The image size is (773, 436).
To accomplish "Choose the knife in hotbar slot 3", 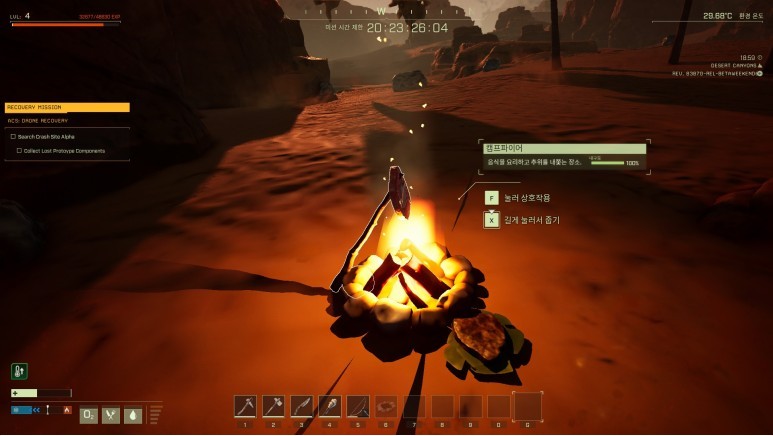I will tap(301, 406).
